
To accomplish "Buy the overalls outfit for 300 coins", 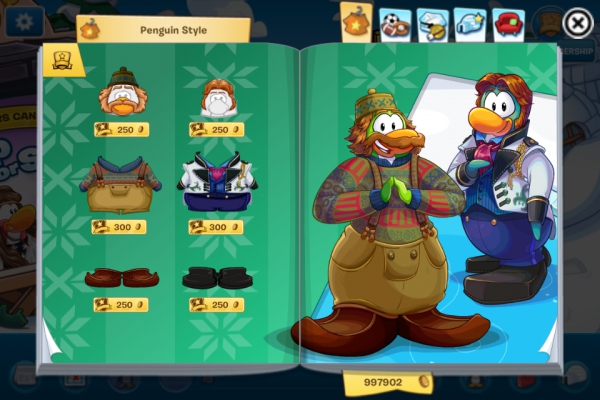I will [119, 227].
